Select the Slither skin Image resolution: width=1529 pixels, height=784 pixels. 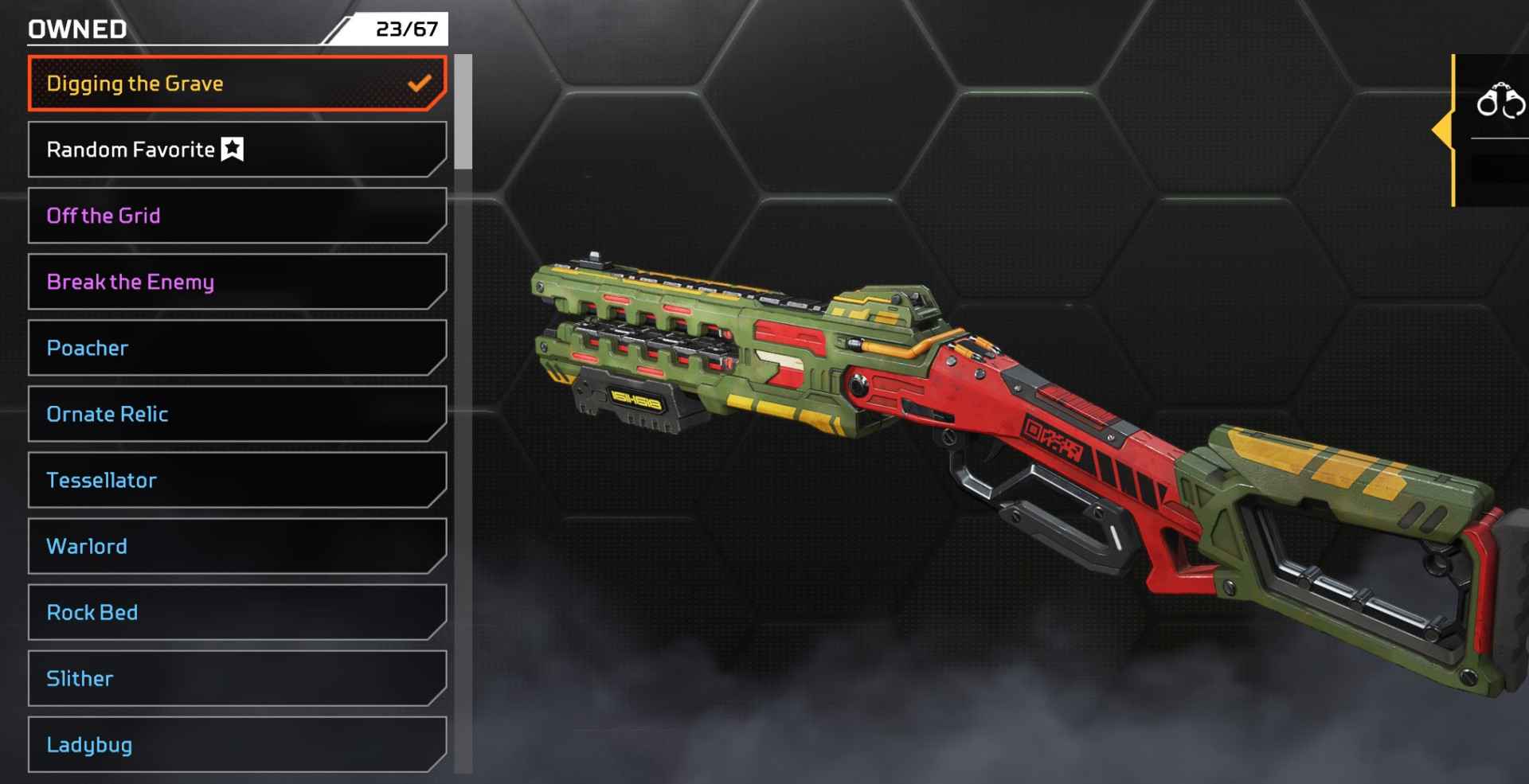pos(237,678)
